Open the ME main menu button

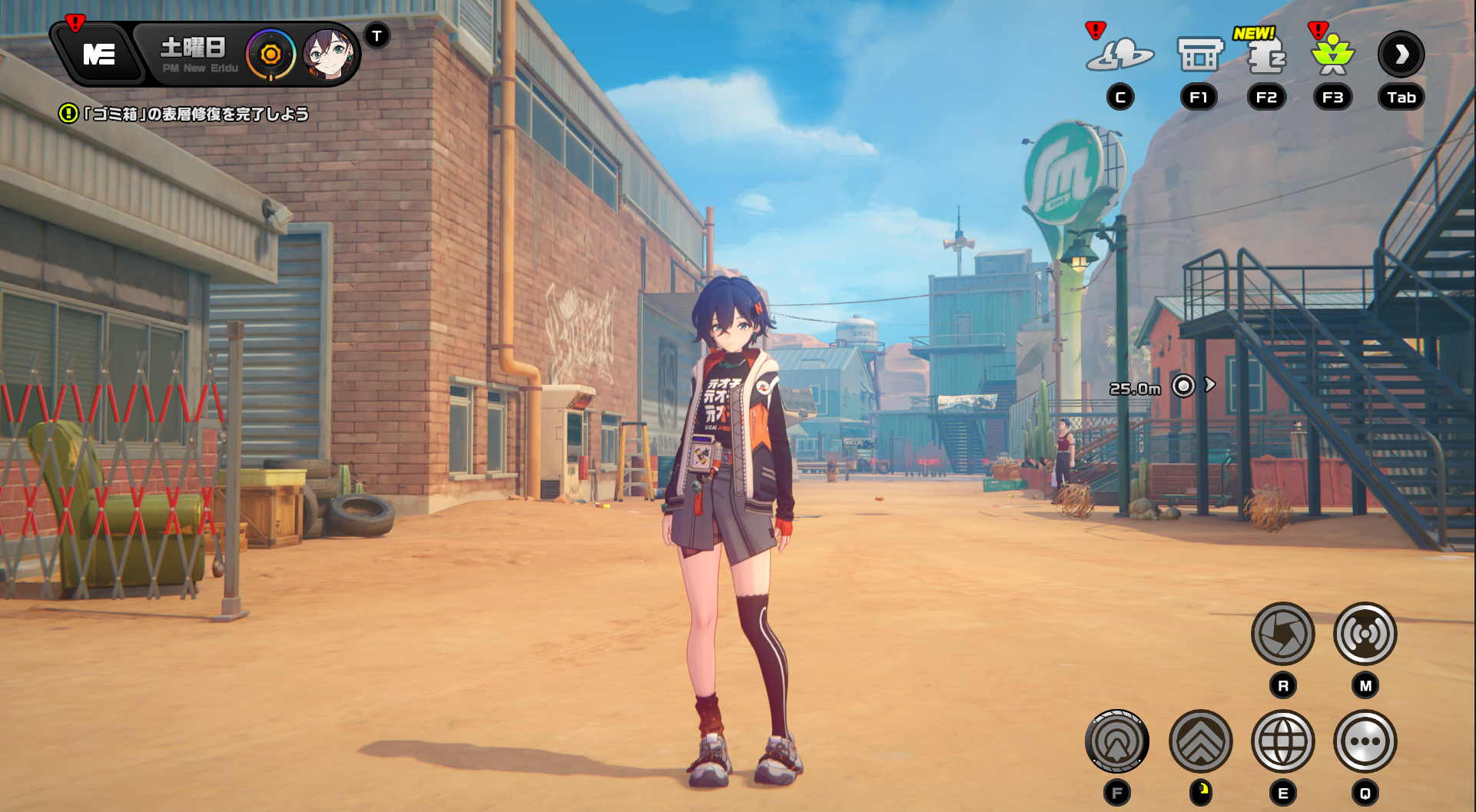tap(99, 55)
